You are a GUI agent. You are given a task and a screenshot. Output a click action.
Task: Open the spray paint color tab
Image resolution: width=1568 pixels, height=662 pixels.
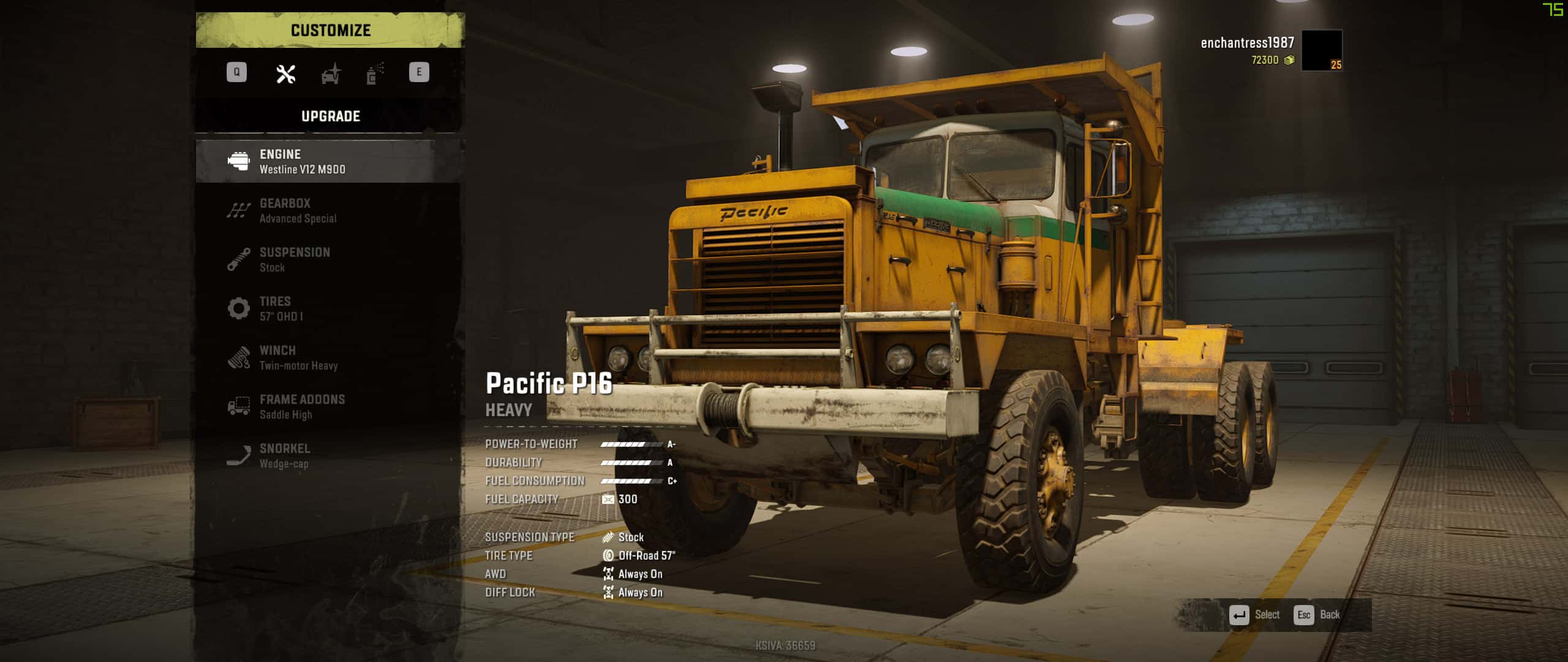coord(375,74)
